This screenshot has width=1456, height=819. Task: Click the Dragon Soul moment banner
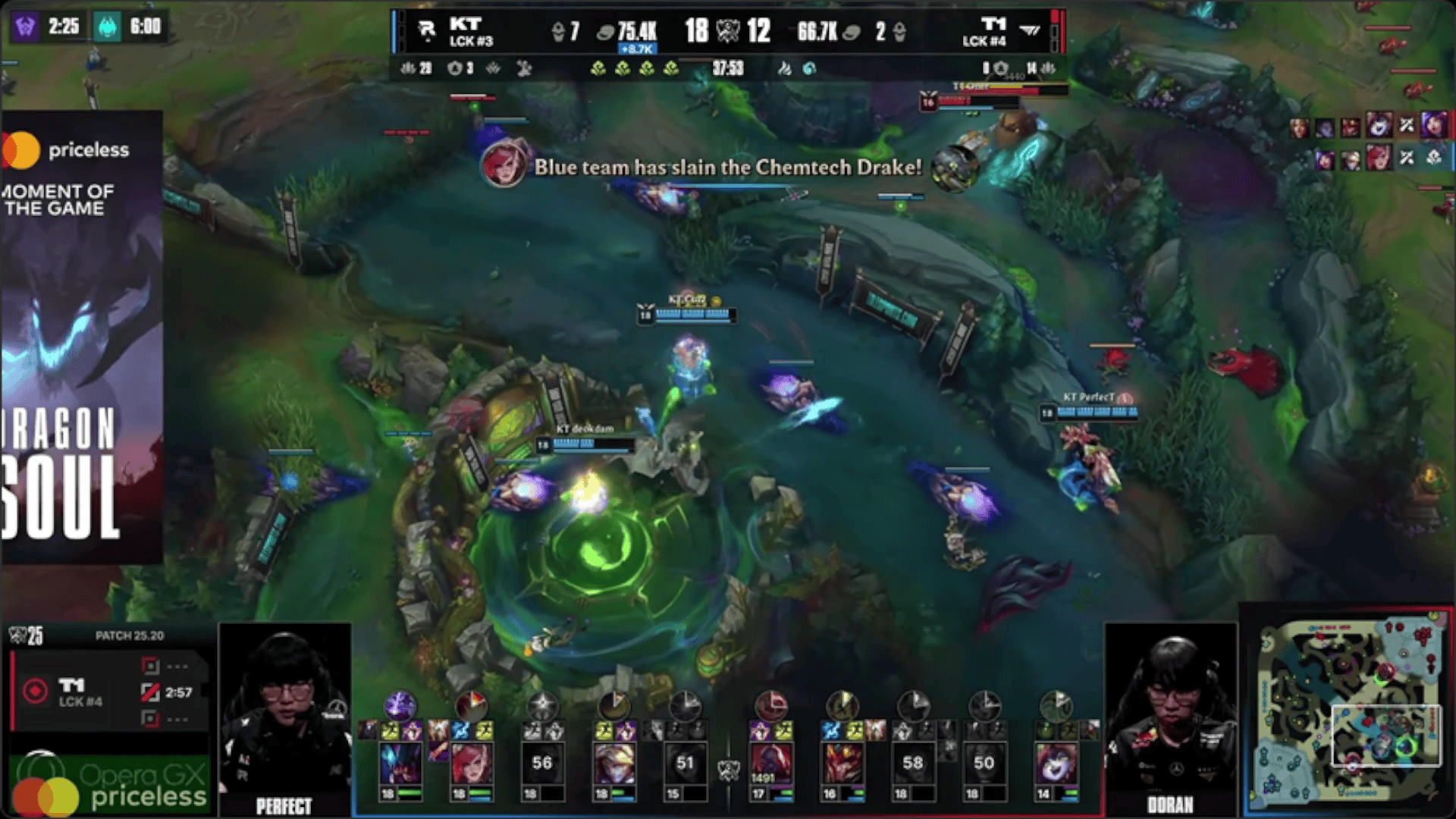coord(82,337)
